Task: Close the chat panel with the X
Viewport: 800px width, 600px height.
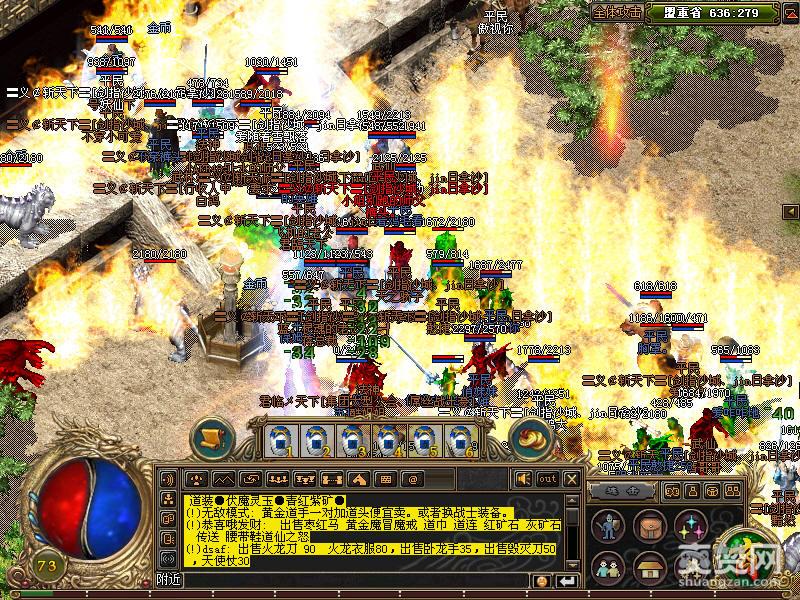Action: 571,479
